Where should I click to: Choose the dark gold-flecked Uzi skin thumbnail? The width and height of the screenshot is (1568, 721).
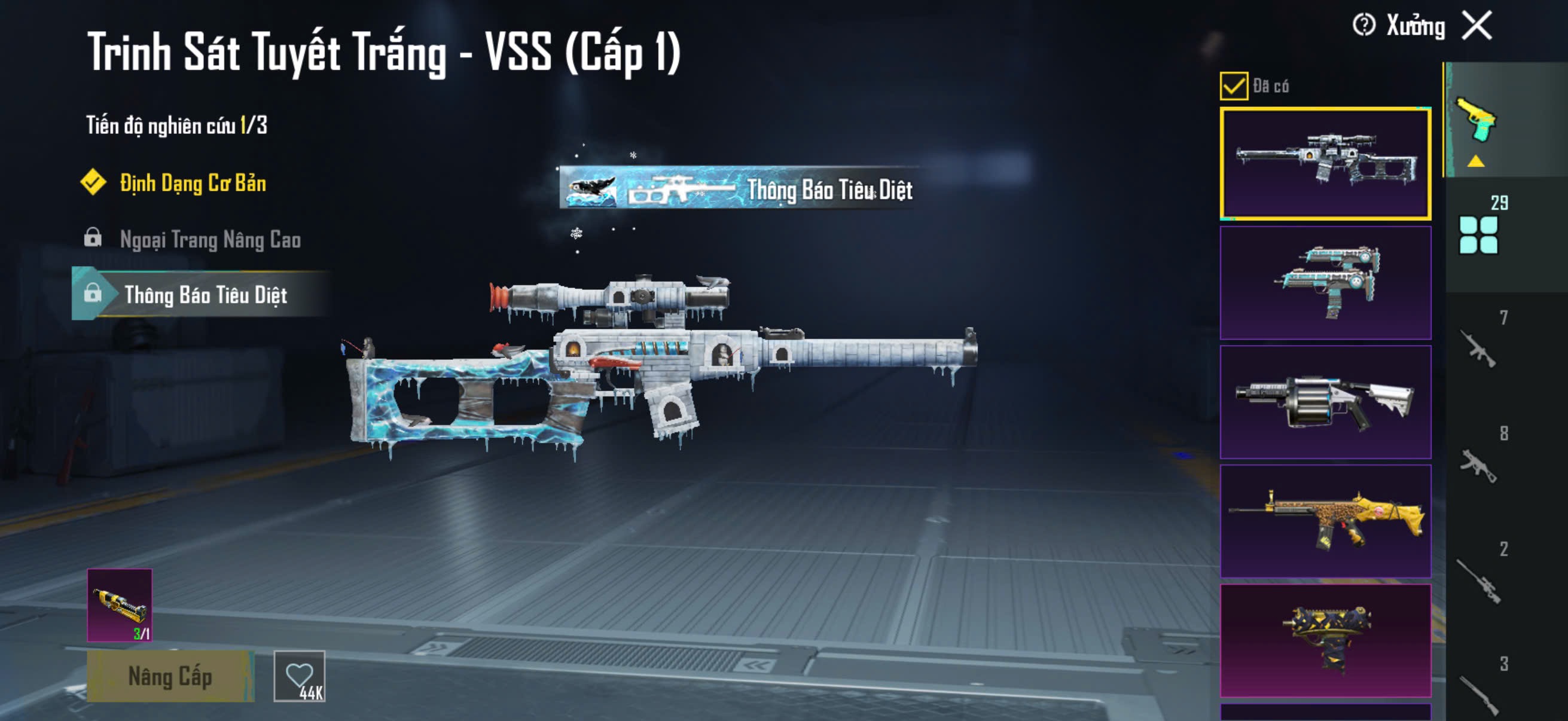coord(1325,640)
